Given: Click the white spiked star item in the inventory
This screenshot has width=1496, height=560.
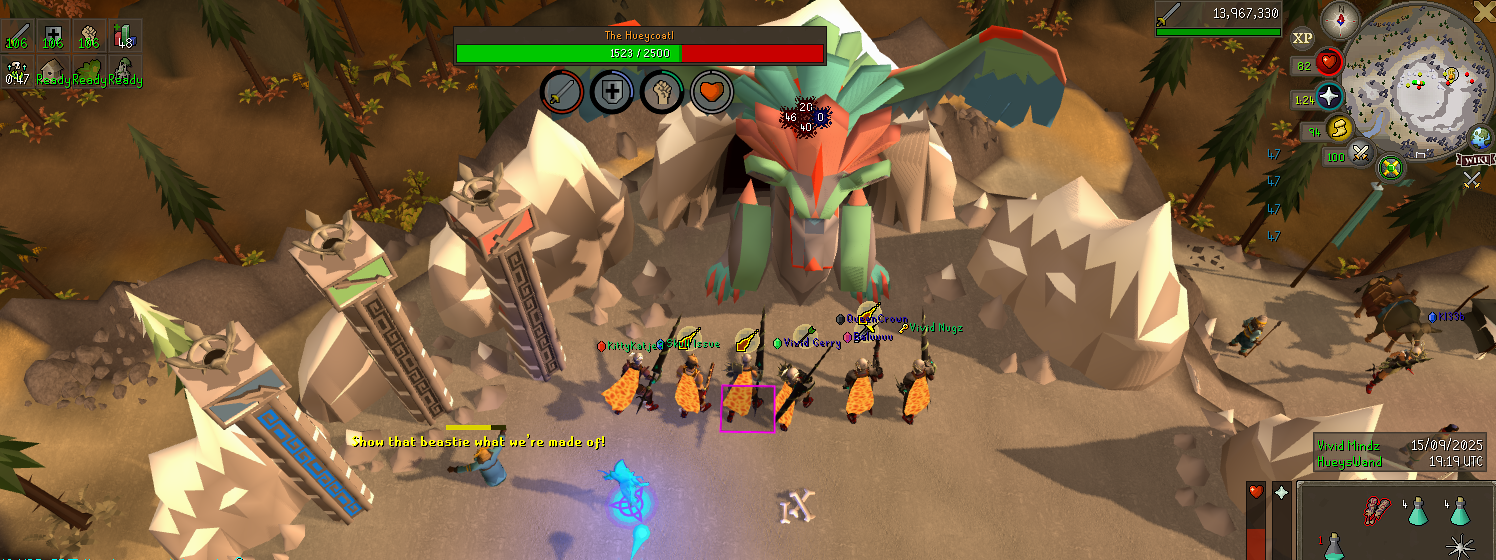Looking at the screenshot, I should click(1463, 546).
